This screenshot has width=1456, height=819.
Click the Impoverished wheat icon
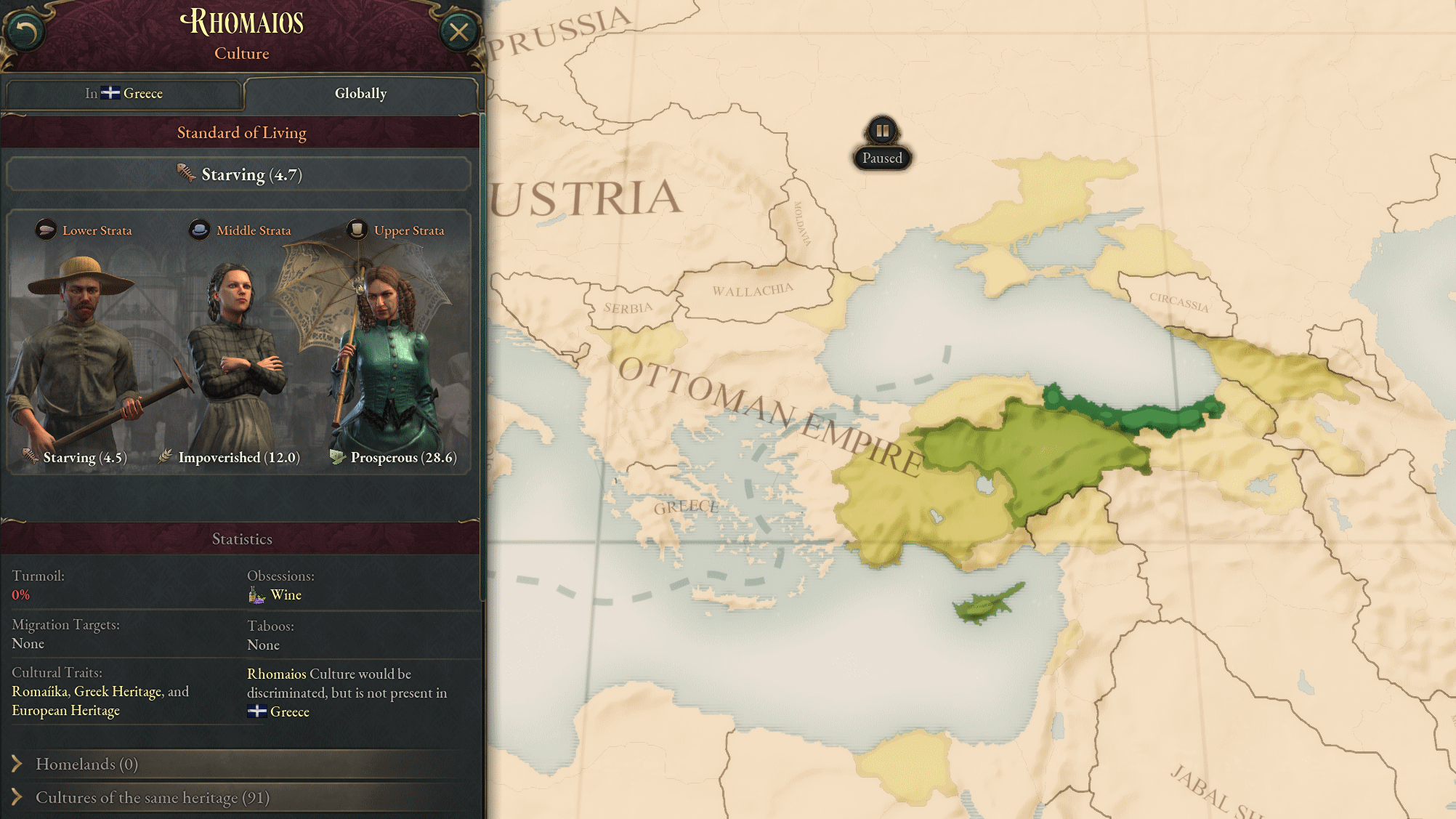click(165, 457)
